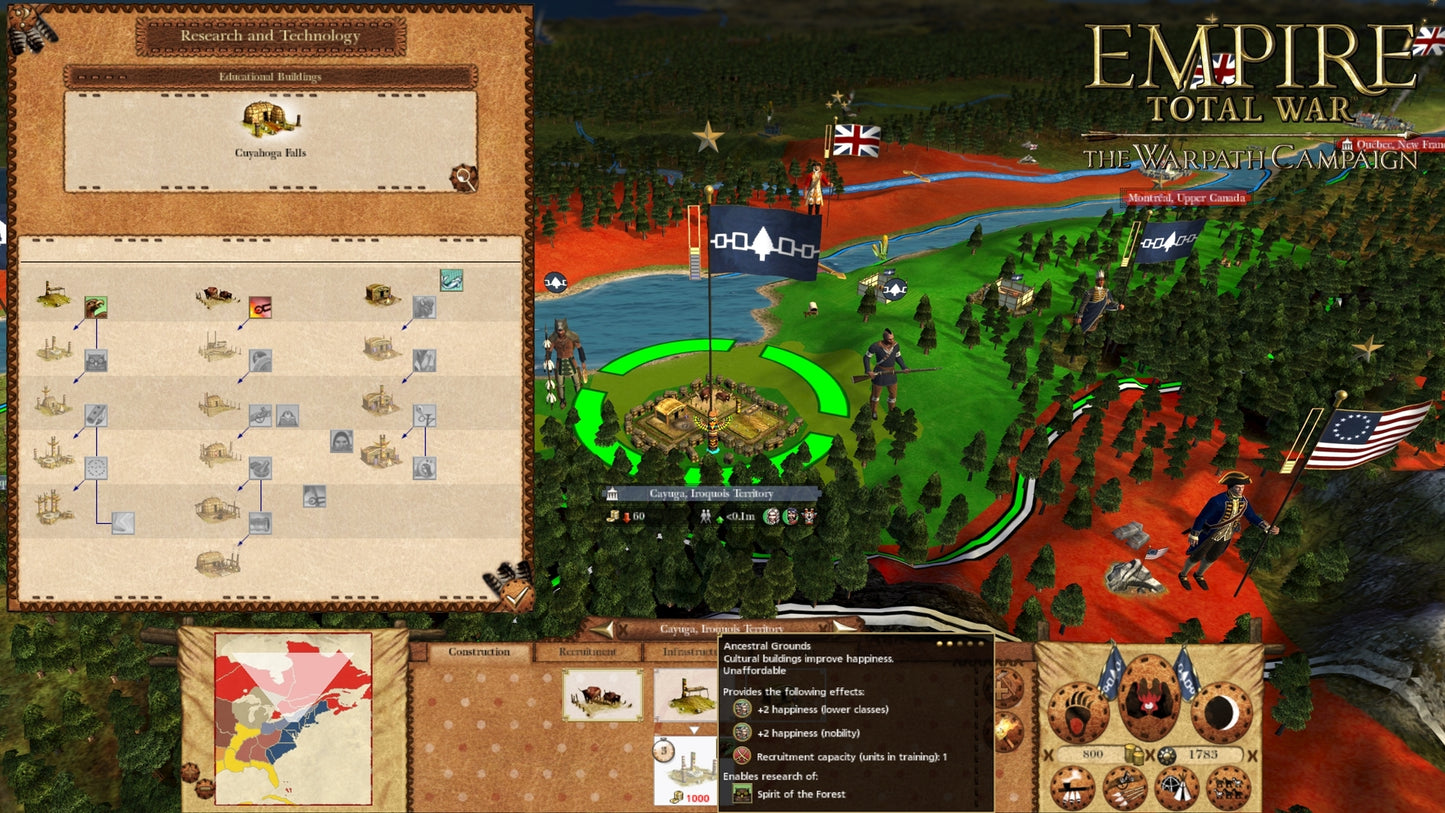1445x813 pixels.
Task: Cycle to previous settlement with the left arrow
Action: coord(604,629)
